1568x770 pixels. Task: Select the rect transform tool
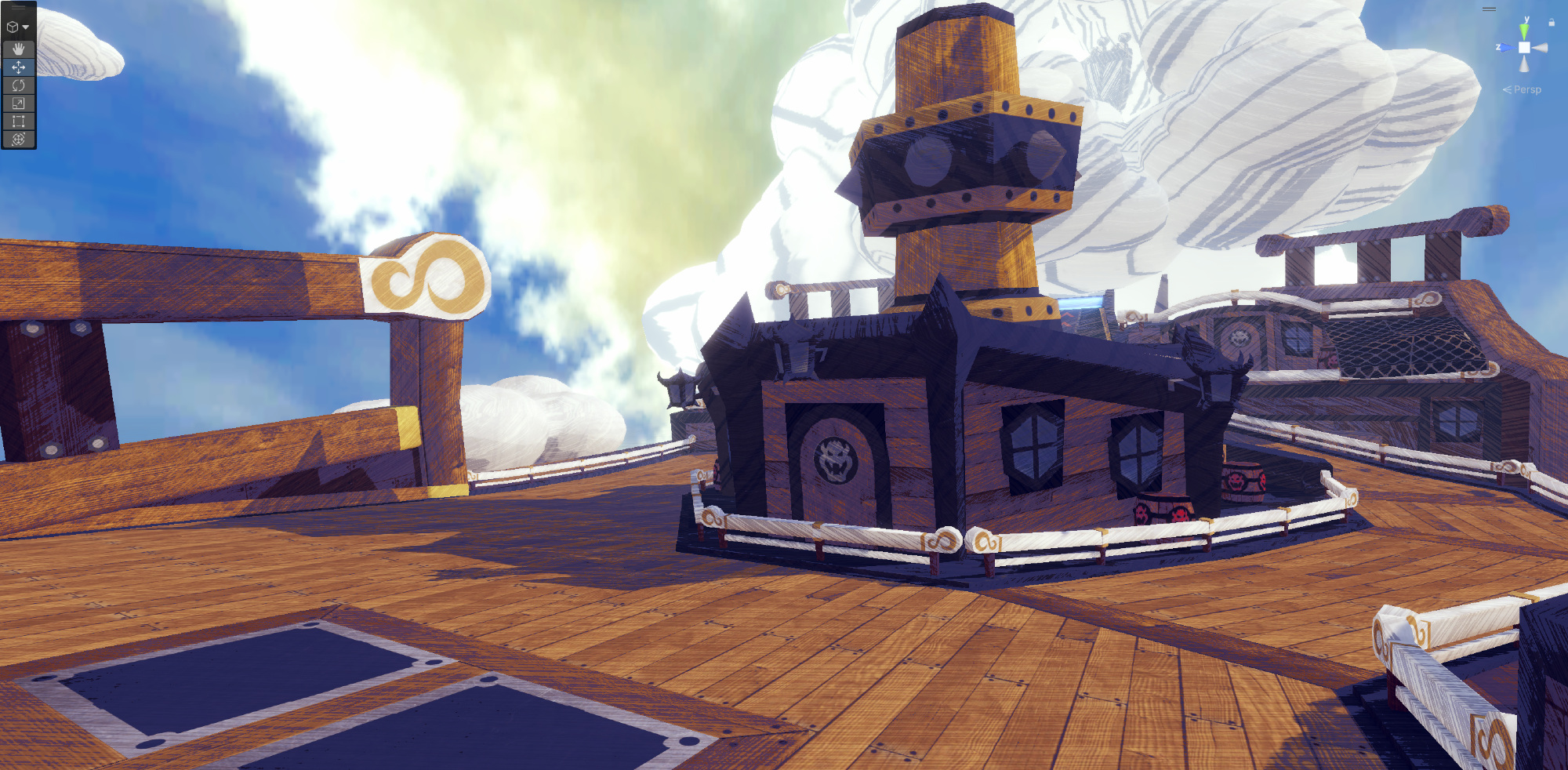[x=18, y=122]
